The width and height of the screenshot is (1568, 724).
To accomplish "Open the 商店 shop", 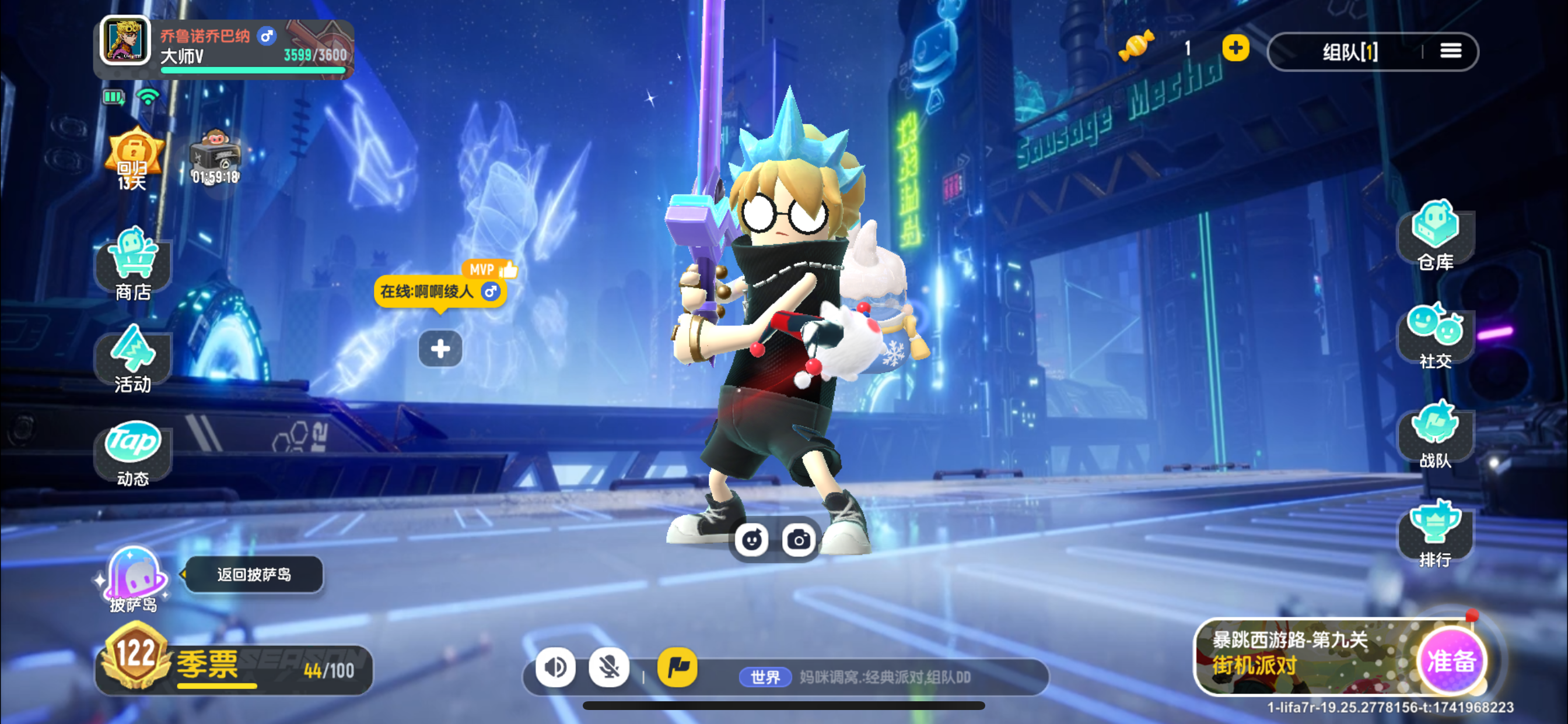I will click(134, 264).
